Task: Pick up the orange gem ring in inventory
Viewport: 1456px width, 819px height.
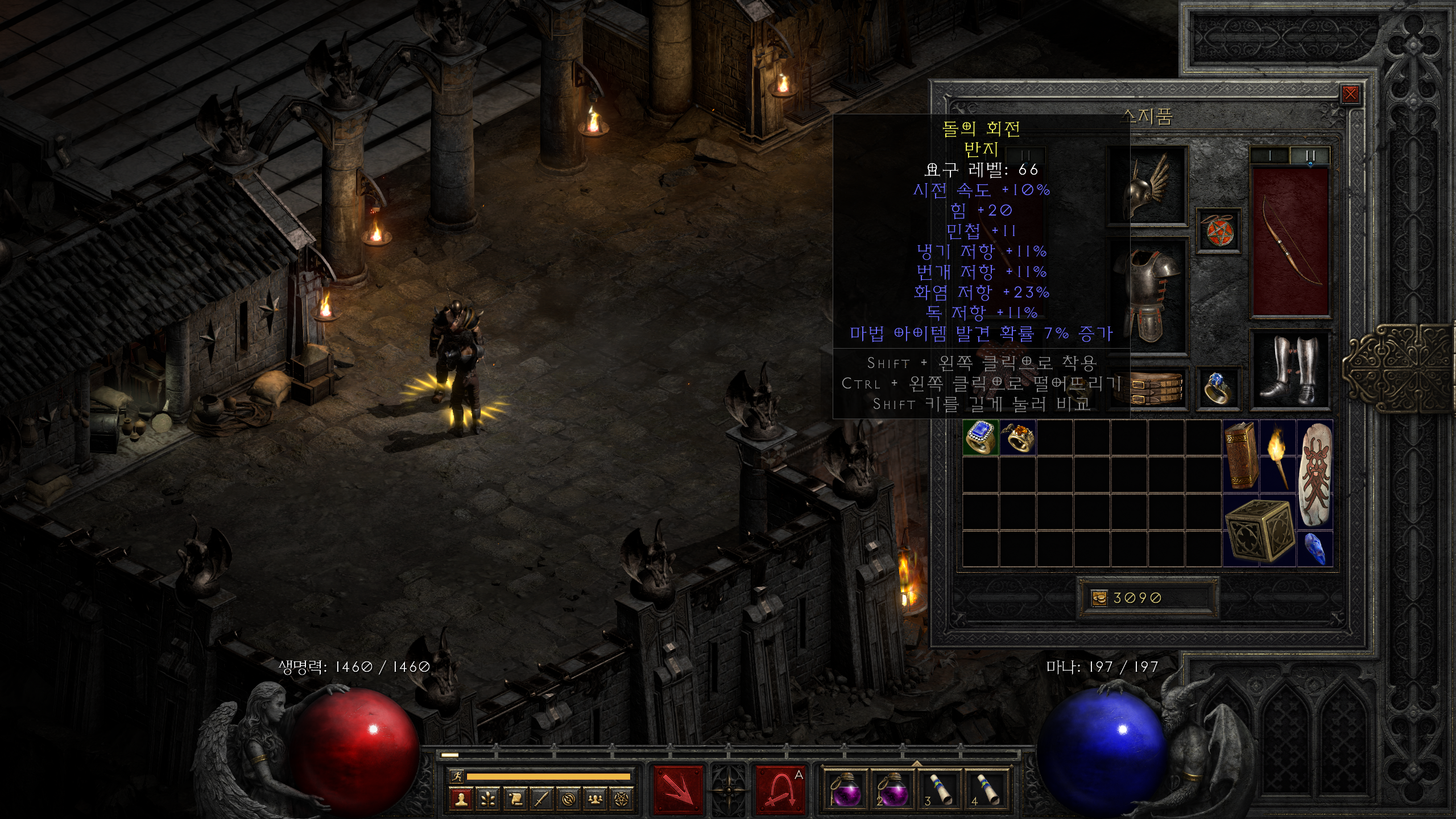Action: point(1017,437)
